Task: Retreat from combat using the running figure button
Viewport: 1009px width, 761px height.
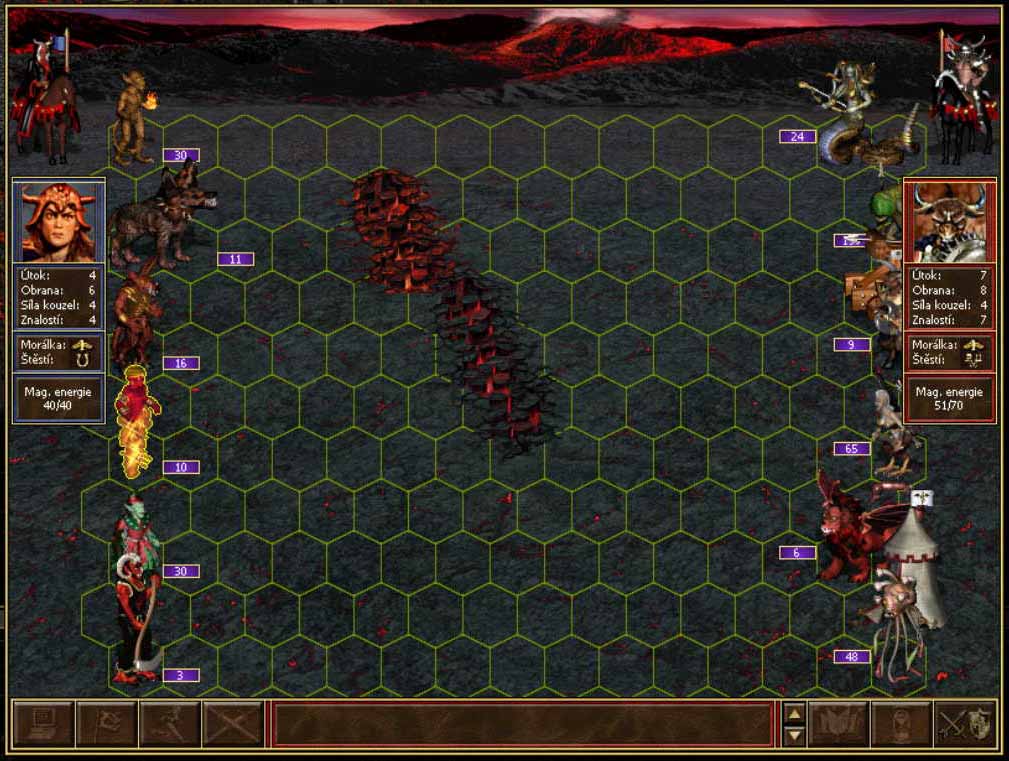Action: (x=170, y=723)
